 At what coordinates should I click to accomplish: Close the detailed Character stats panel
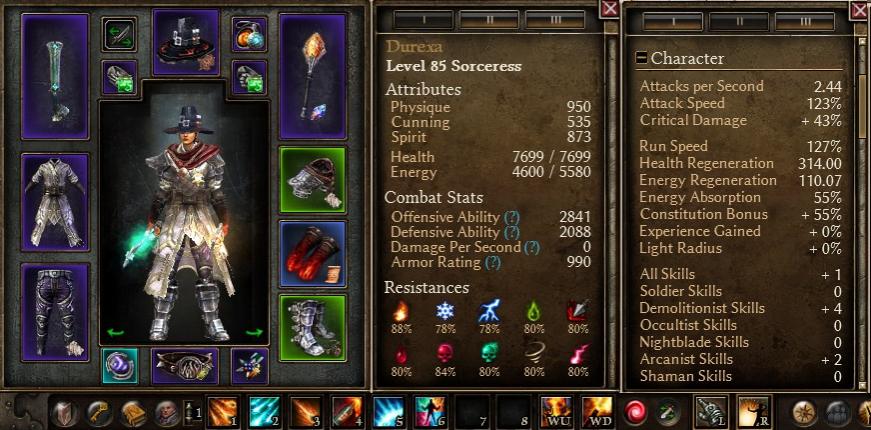click(859, 10)
